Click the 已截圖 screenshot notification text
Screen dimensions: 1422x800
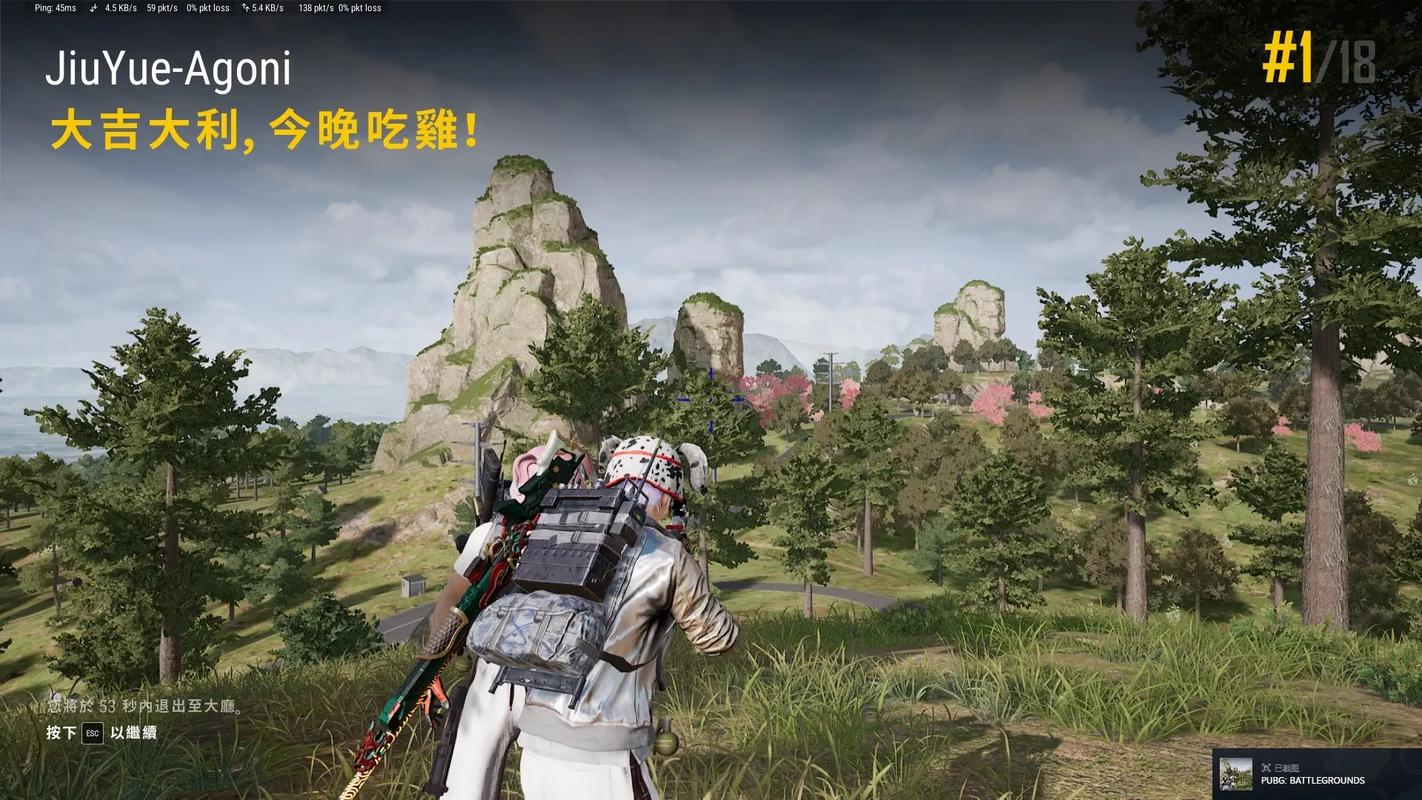[1288, 766]
